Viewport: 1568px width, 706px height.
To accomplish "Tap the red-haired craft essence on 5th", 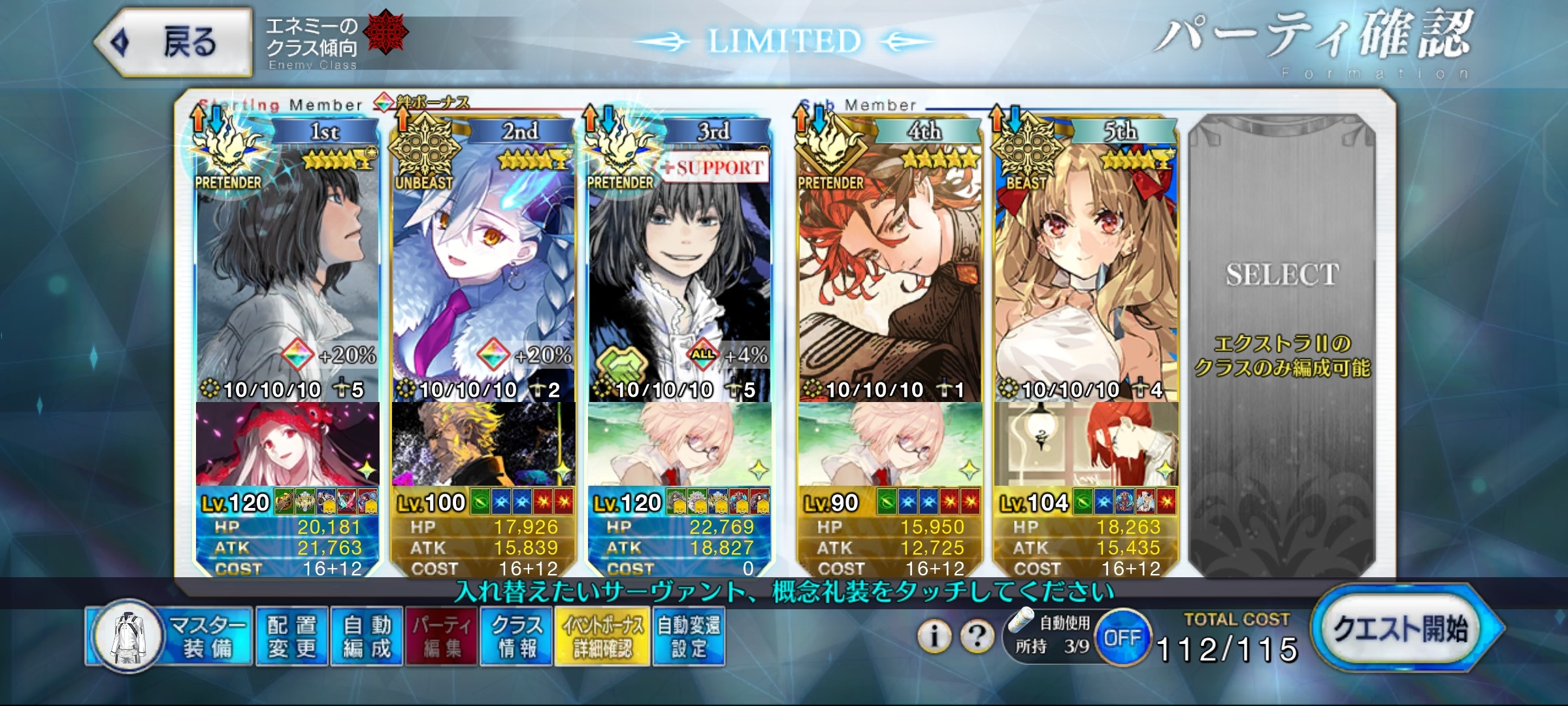I will (x=1086, y=445).
